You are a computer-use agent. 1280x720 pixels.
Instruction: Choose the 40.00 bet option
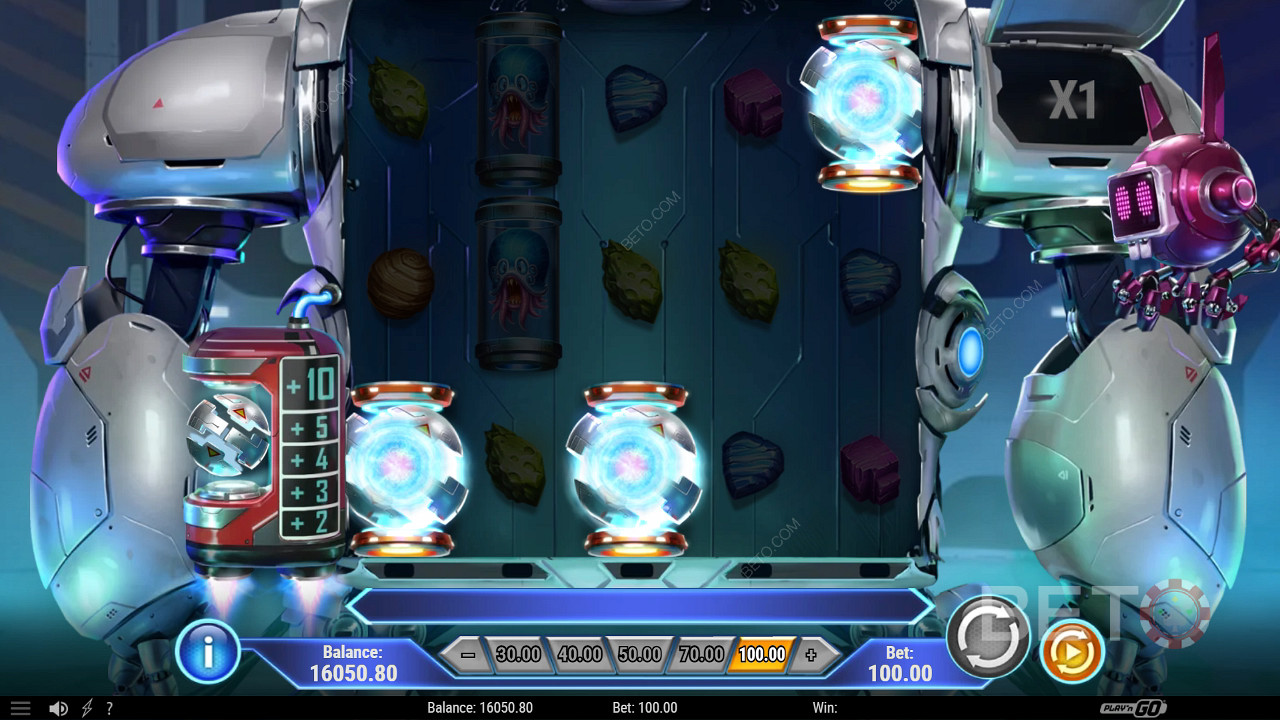click(x=579, y=655)
